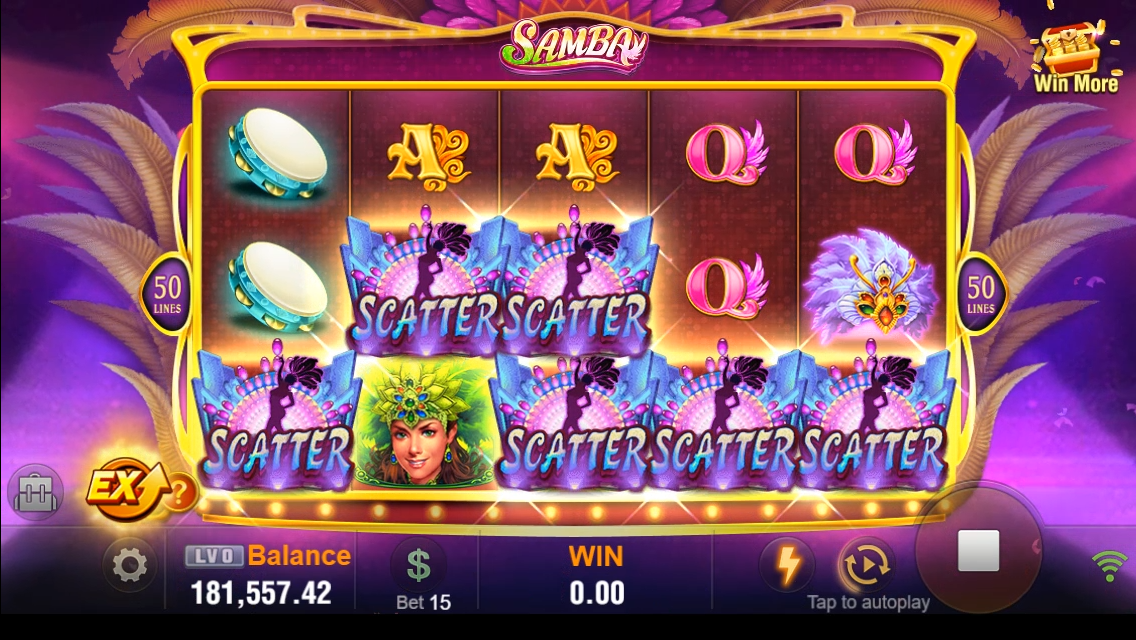Image resolution: width=1136 pixels, height=640 pixels.
Task: Open the settings gear menu
Action: coord(129,566)
